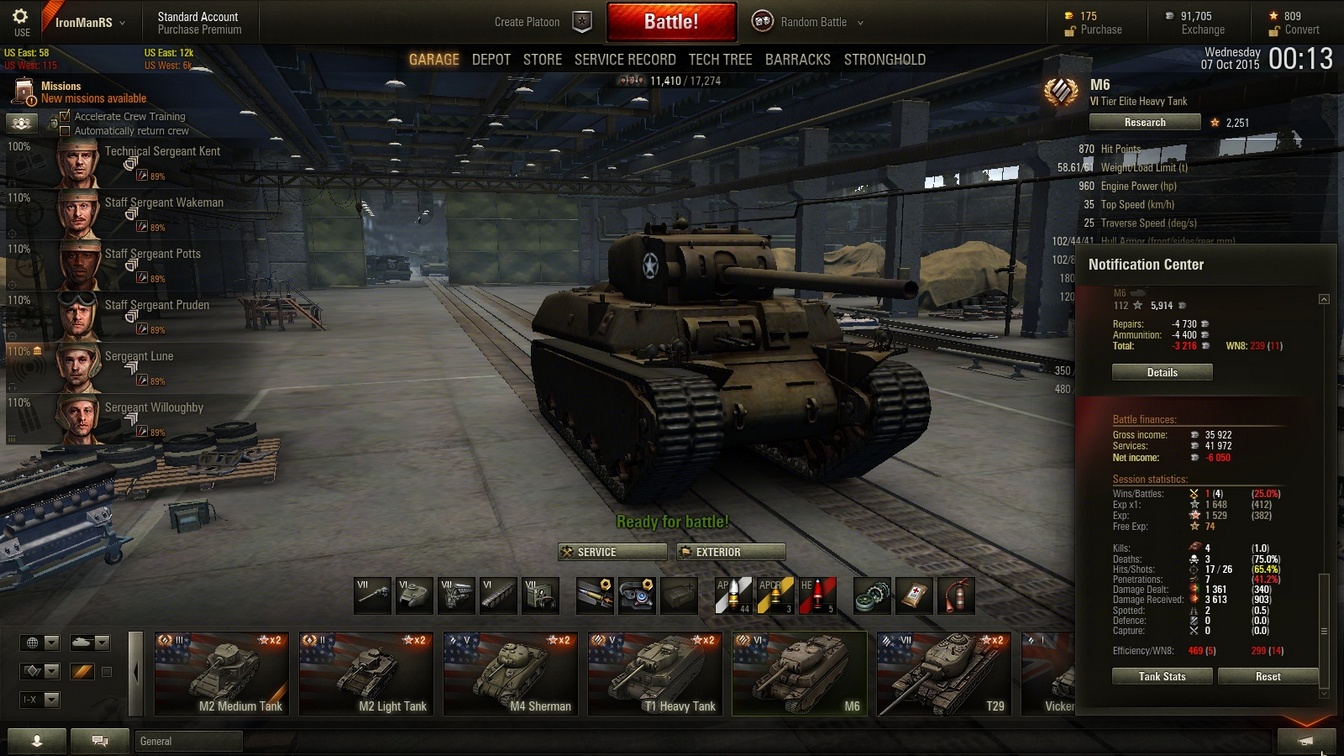Open the Depot tab
Screen dimensions: 1344x756
tap(491, 59)
